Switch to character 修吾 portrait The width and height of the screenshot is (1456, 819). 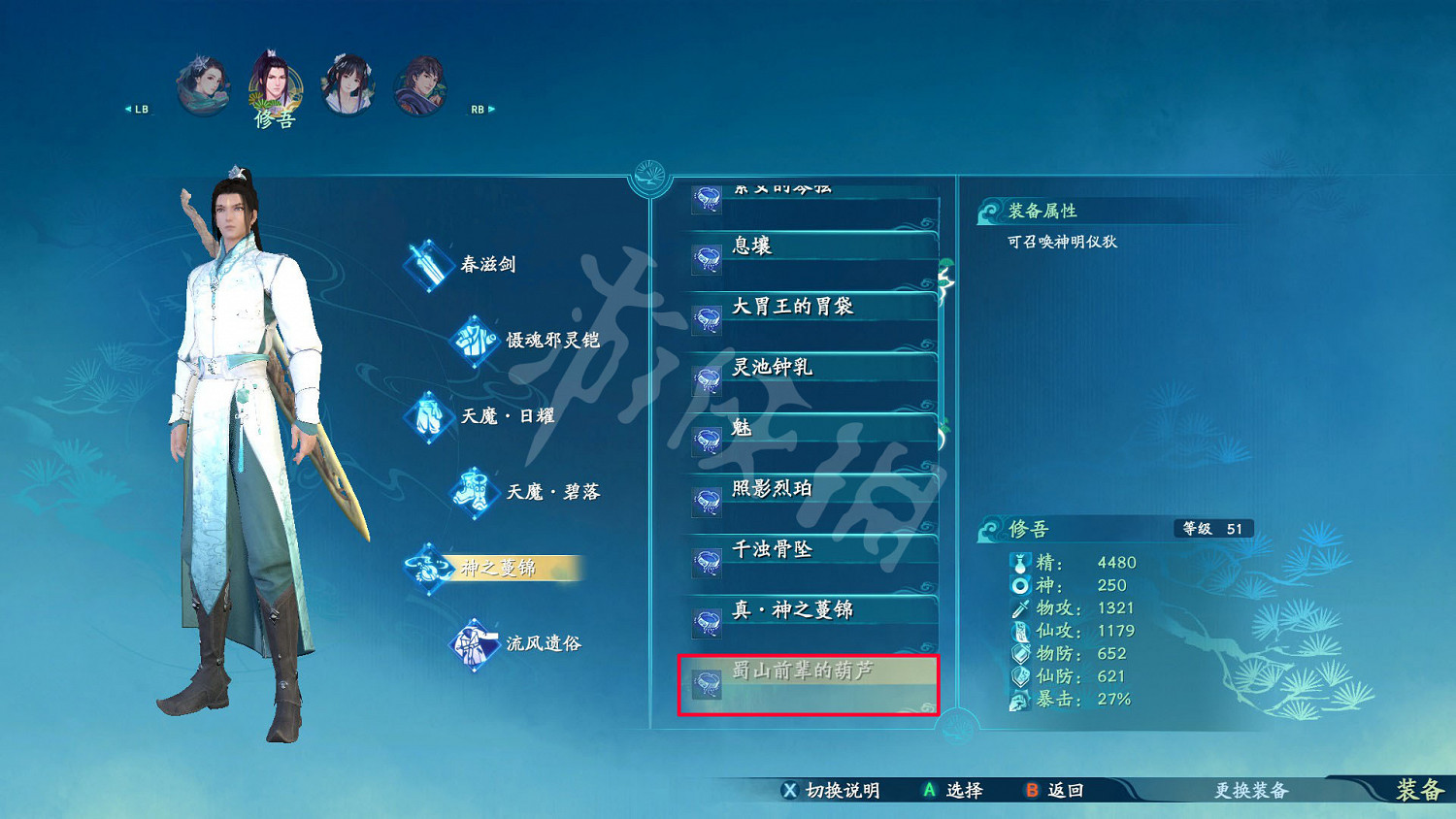click(275, 82)
